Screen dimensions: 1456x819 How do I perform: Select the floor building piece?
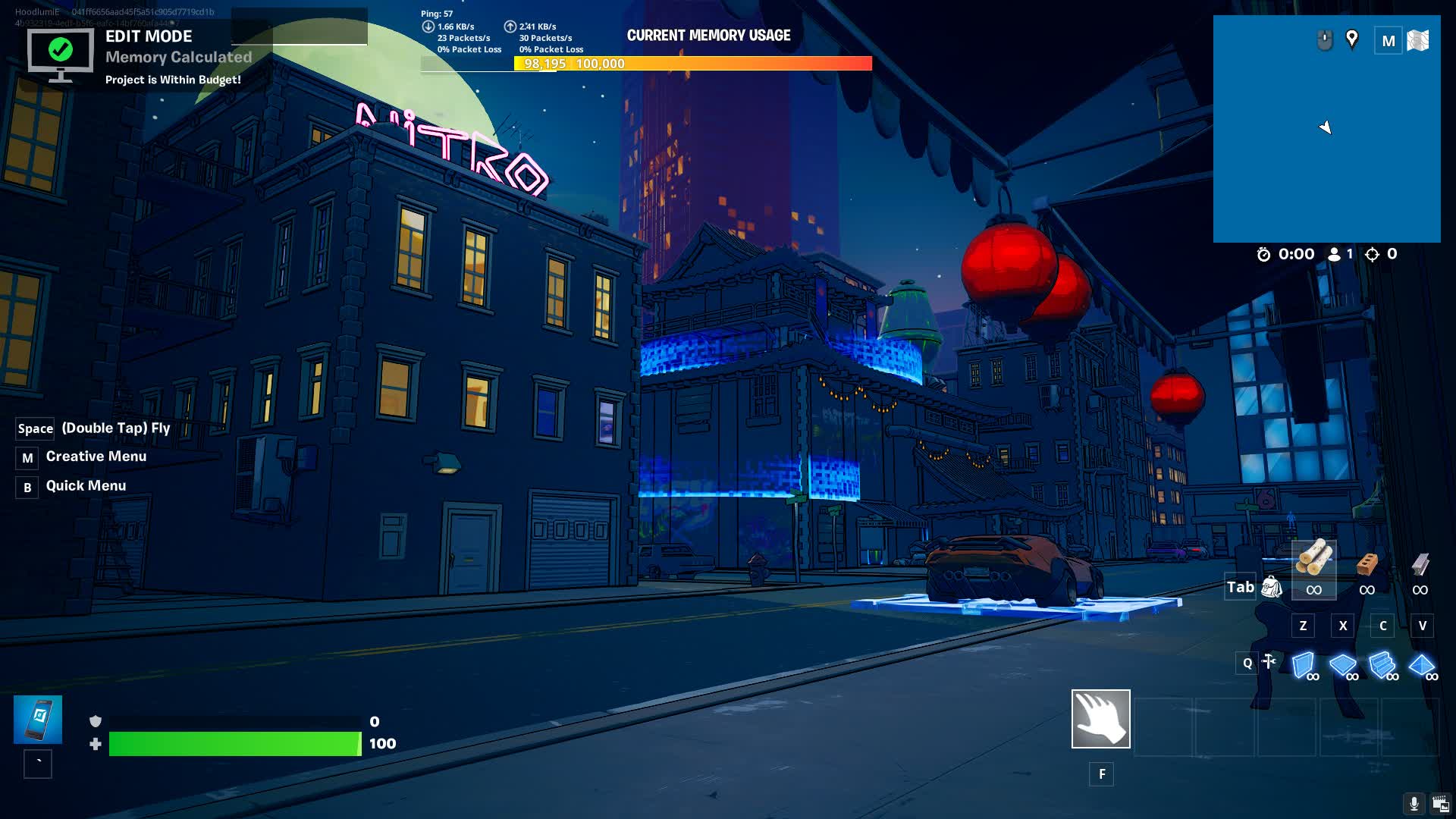tap(1343, 665)
